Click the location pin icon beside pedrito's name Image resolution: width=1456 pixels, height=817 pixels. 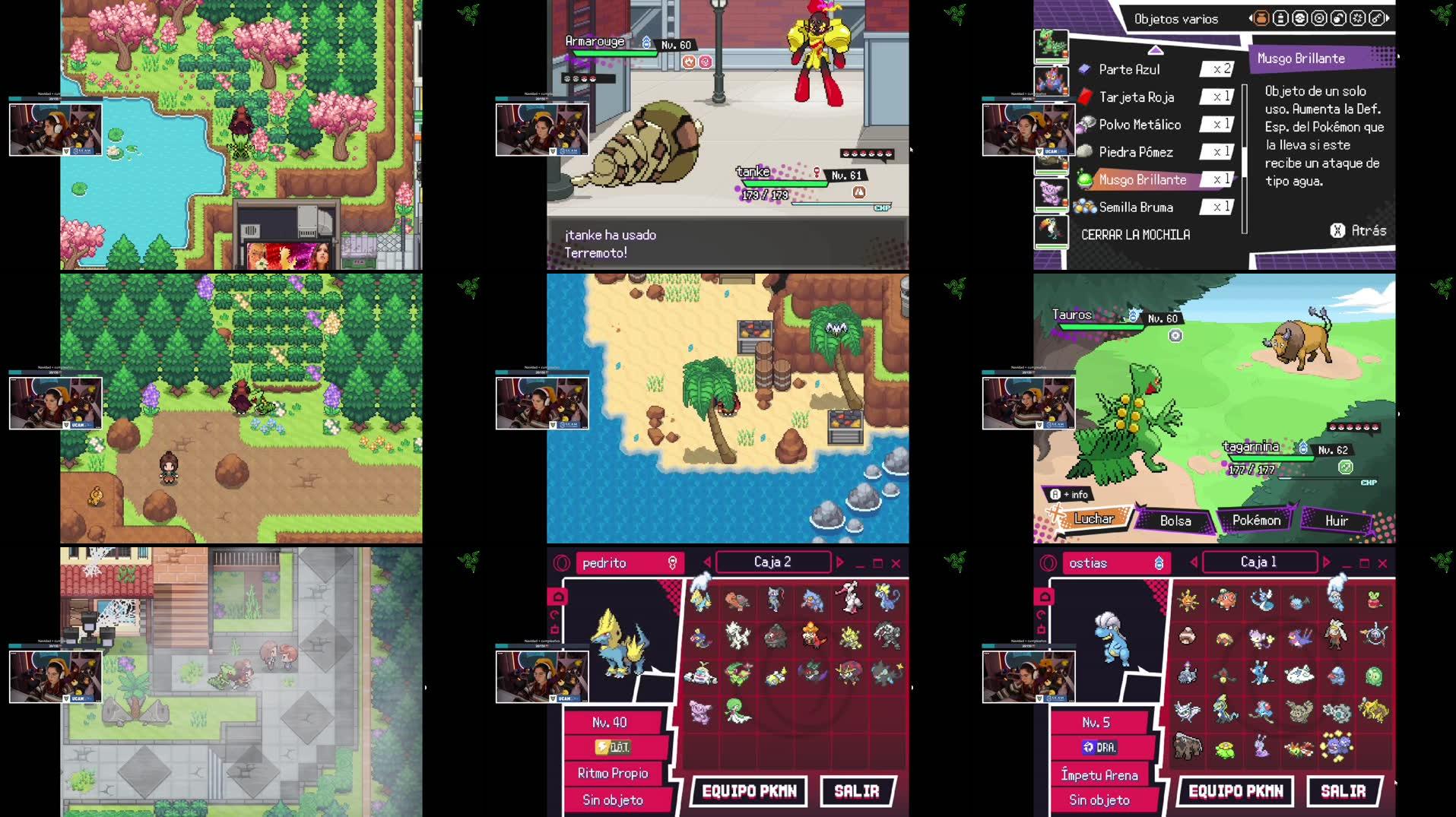pos(673,563)
